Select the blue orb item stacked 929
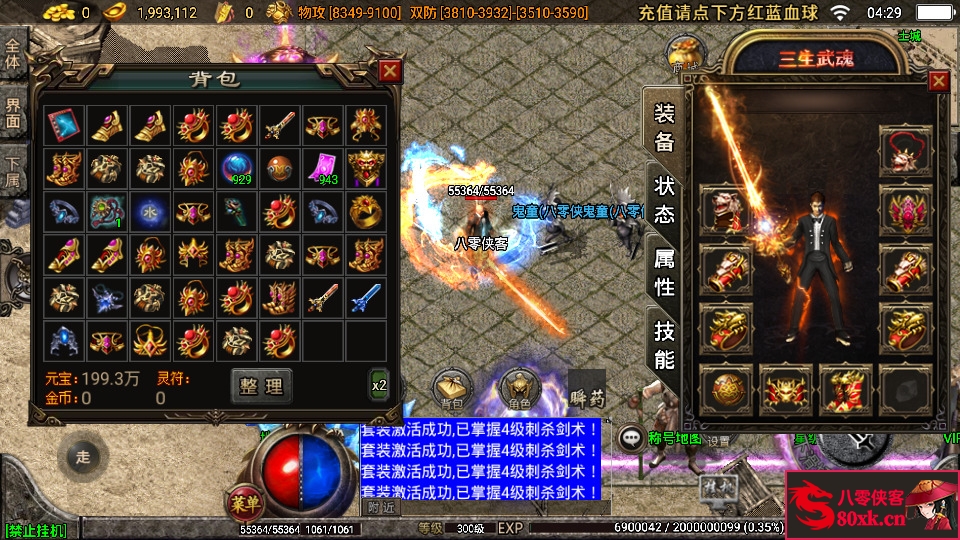 pos(236,168)
